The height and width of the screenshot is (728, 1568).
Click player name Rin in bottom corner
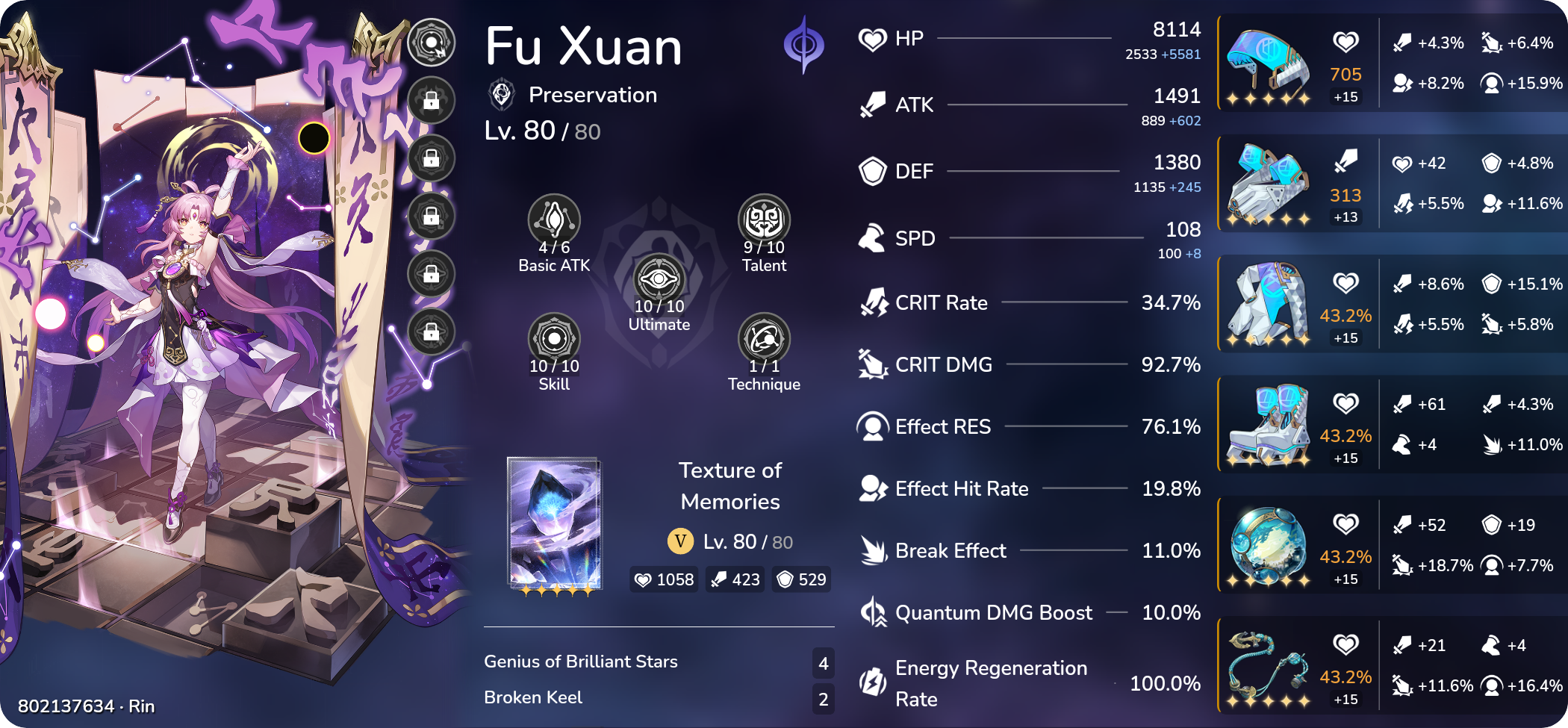142,705
